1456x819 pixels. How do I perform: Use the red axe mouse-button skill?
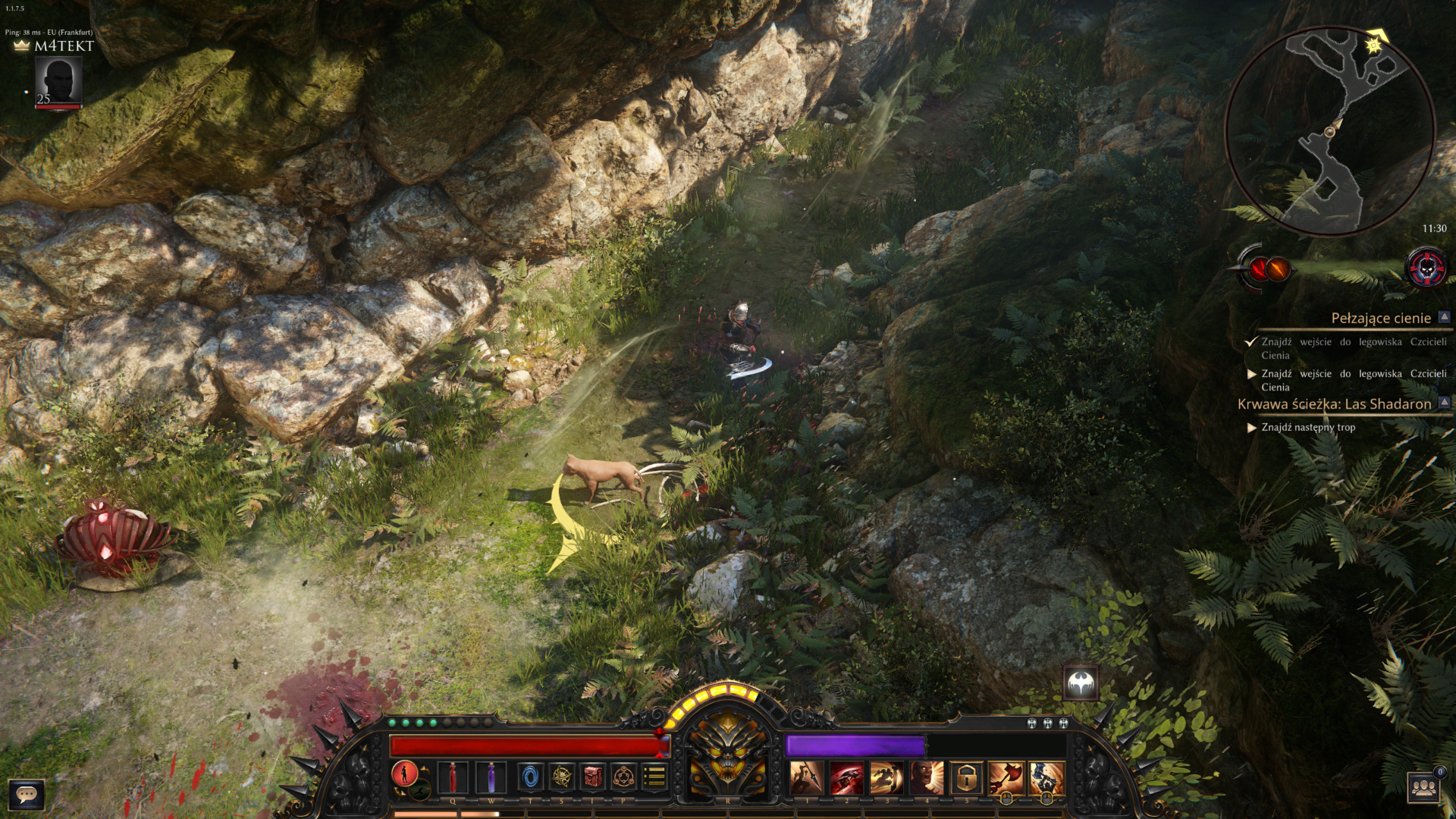(1006, 778)
